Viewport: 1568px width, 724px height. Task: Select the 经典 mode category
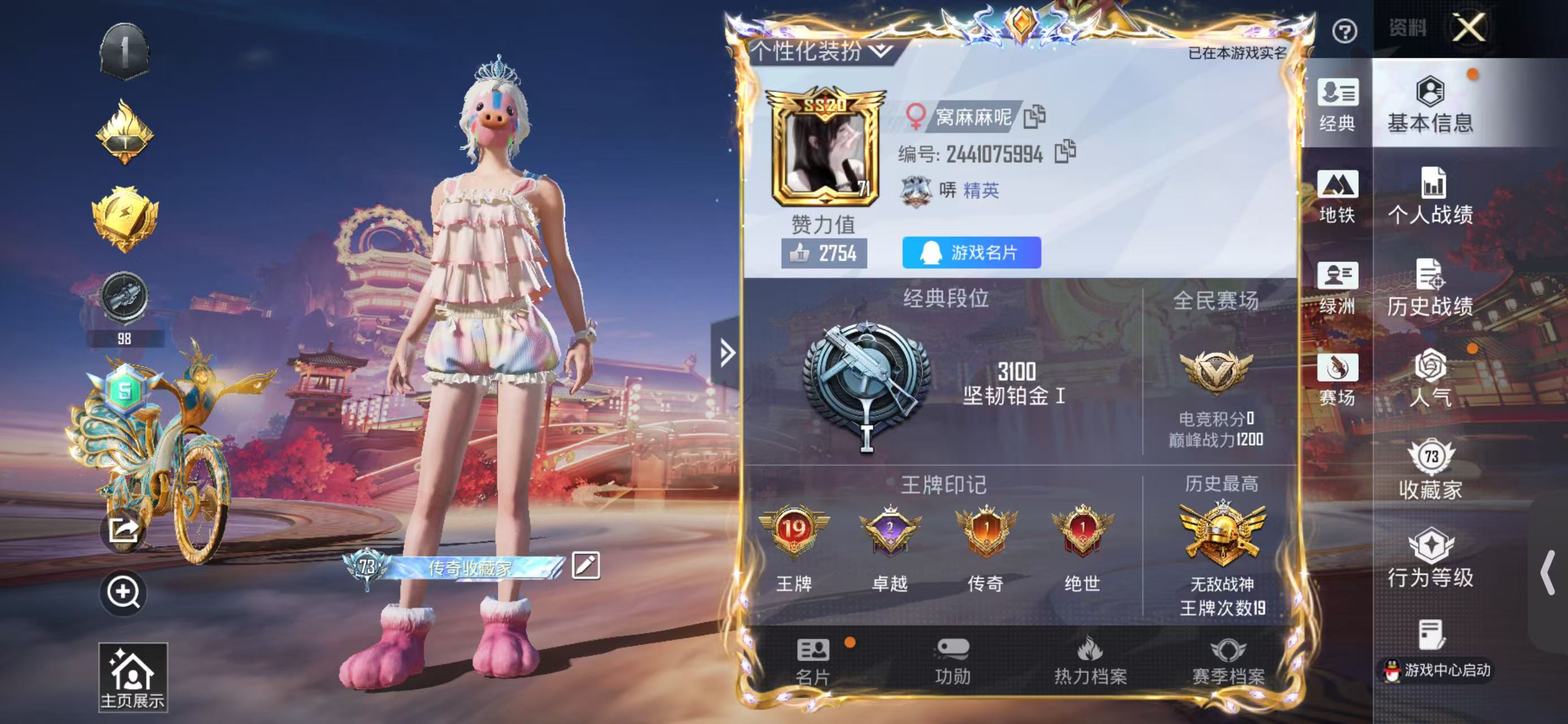[1337, 105]
